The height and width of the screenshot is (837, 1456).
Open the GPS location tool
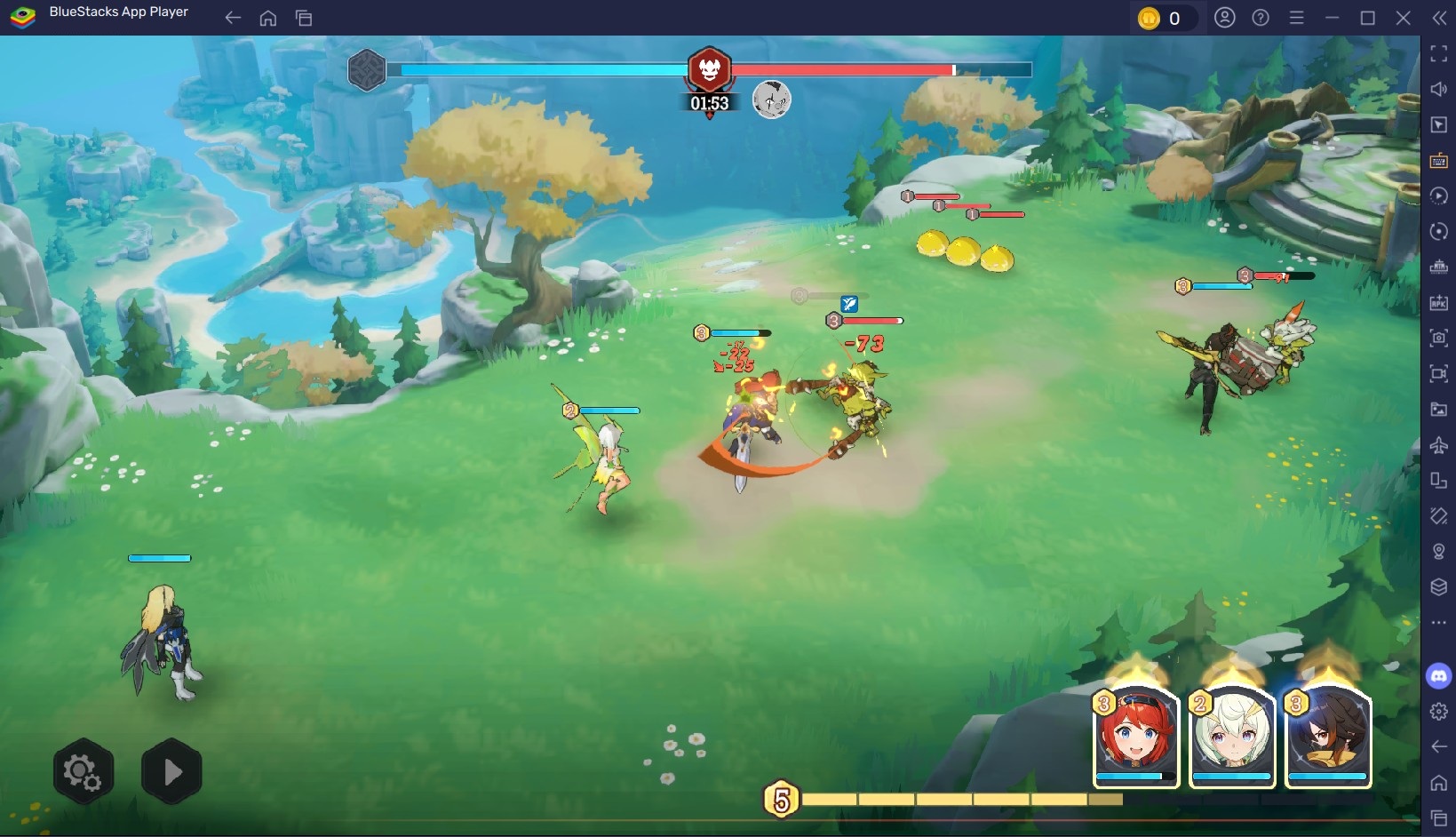click(x=1440, y=551)
